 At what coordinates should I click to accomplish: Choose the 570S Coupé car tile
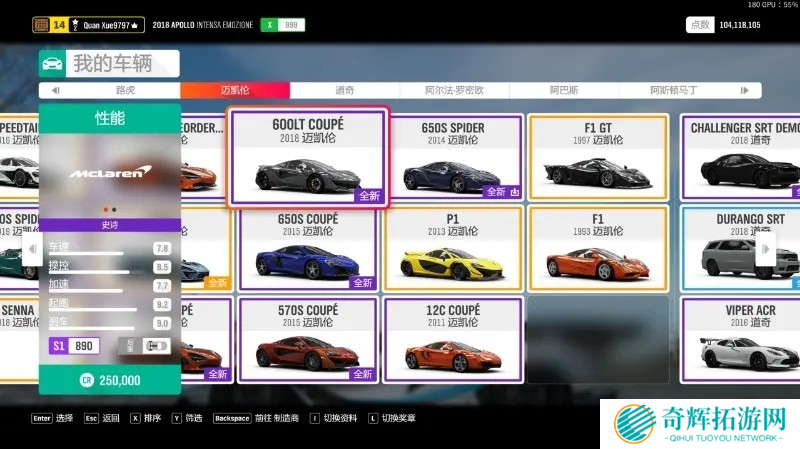click(307, 340)
